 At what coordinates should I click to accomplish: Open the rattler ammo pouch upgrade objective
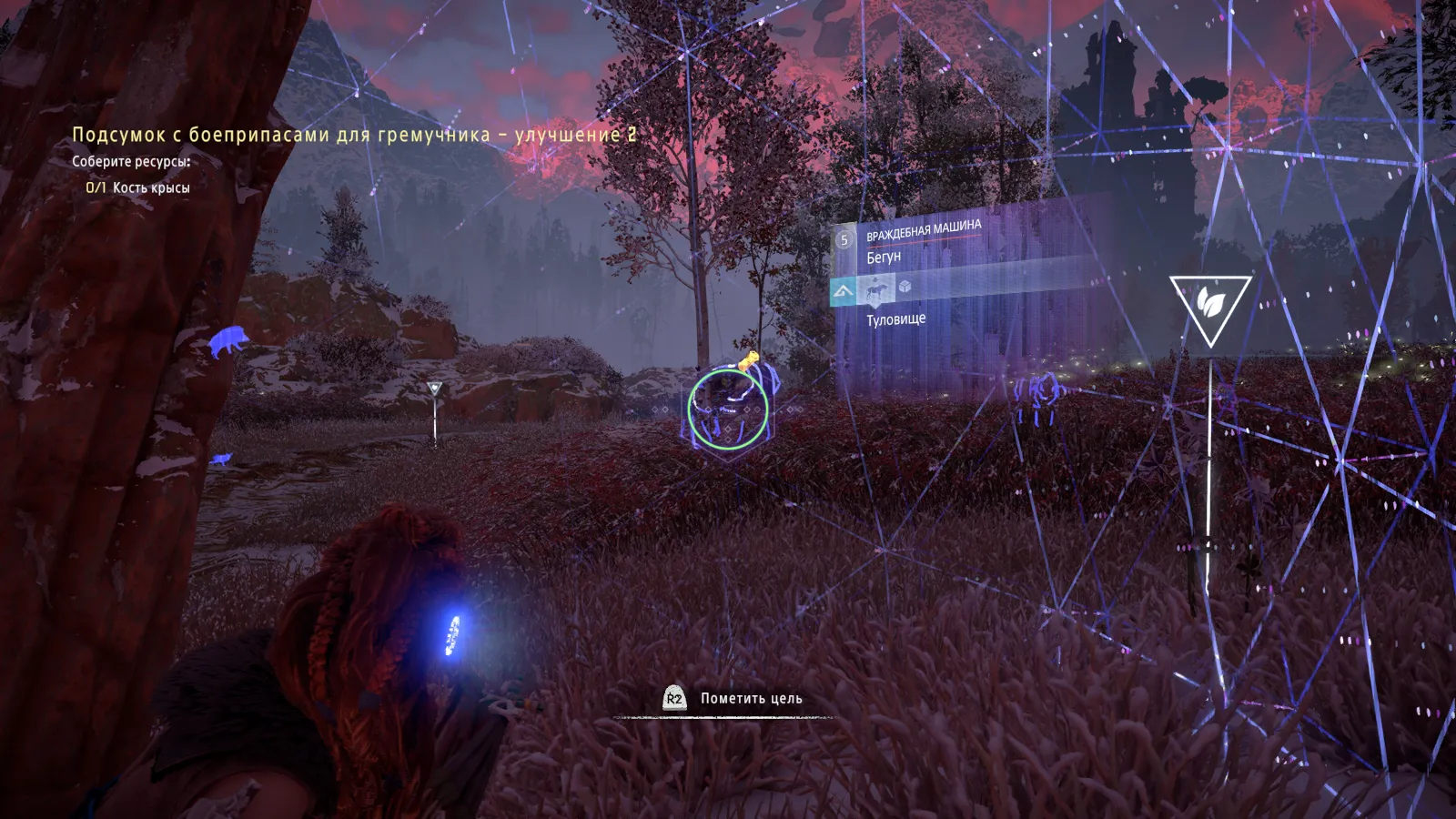click(x=354, y=135)
